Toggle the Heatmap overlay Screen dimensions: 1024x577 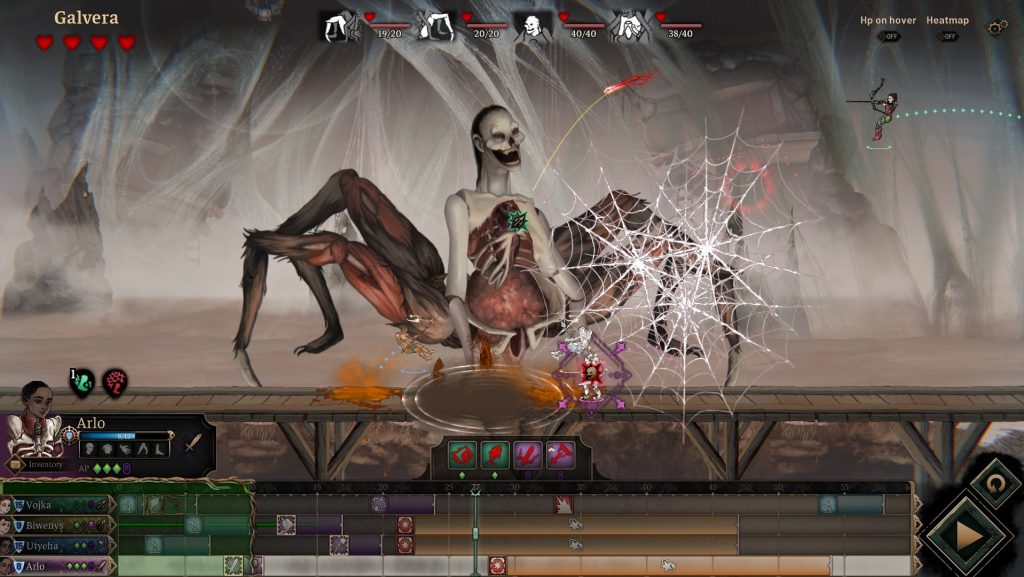point(945,37)
